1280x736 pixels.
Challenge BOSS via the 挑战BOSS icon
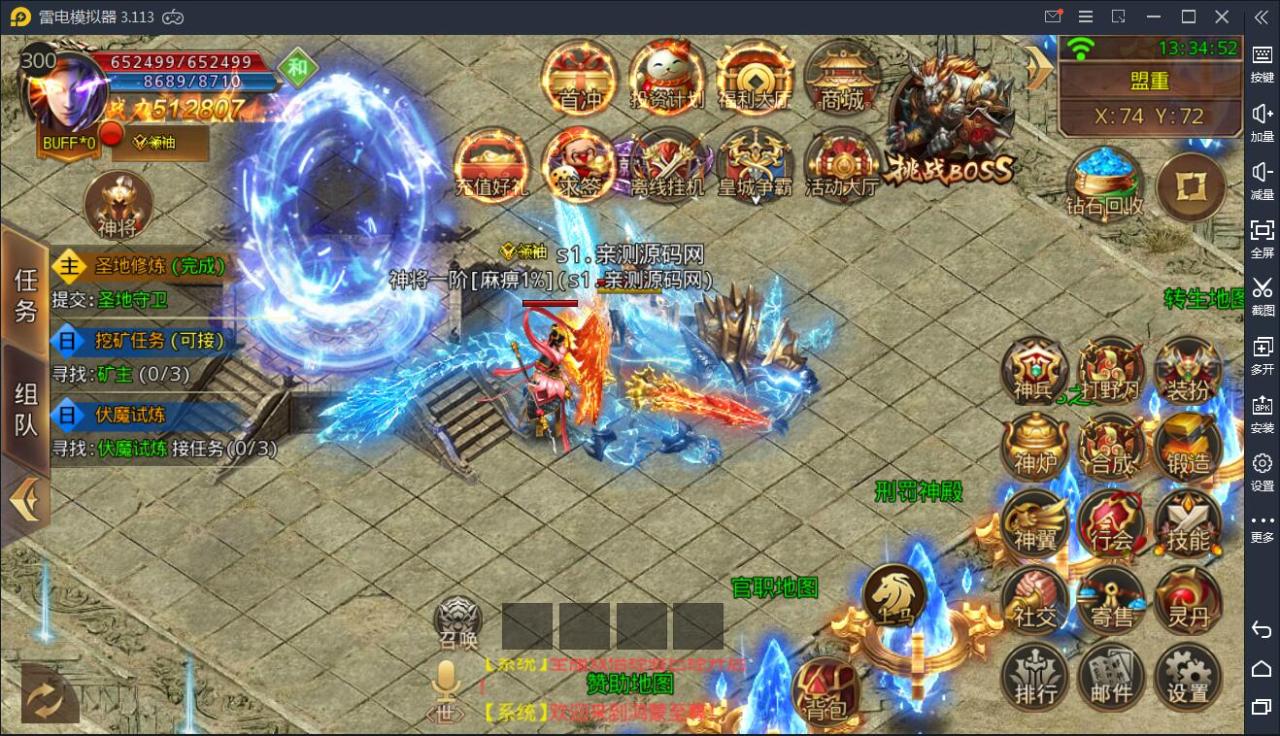tap(951, 120)
